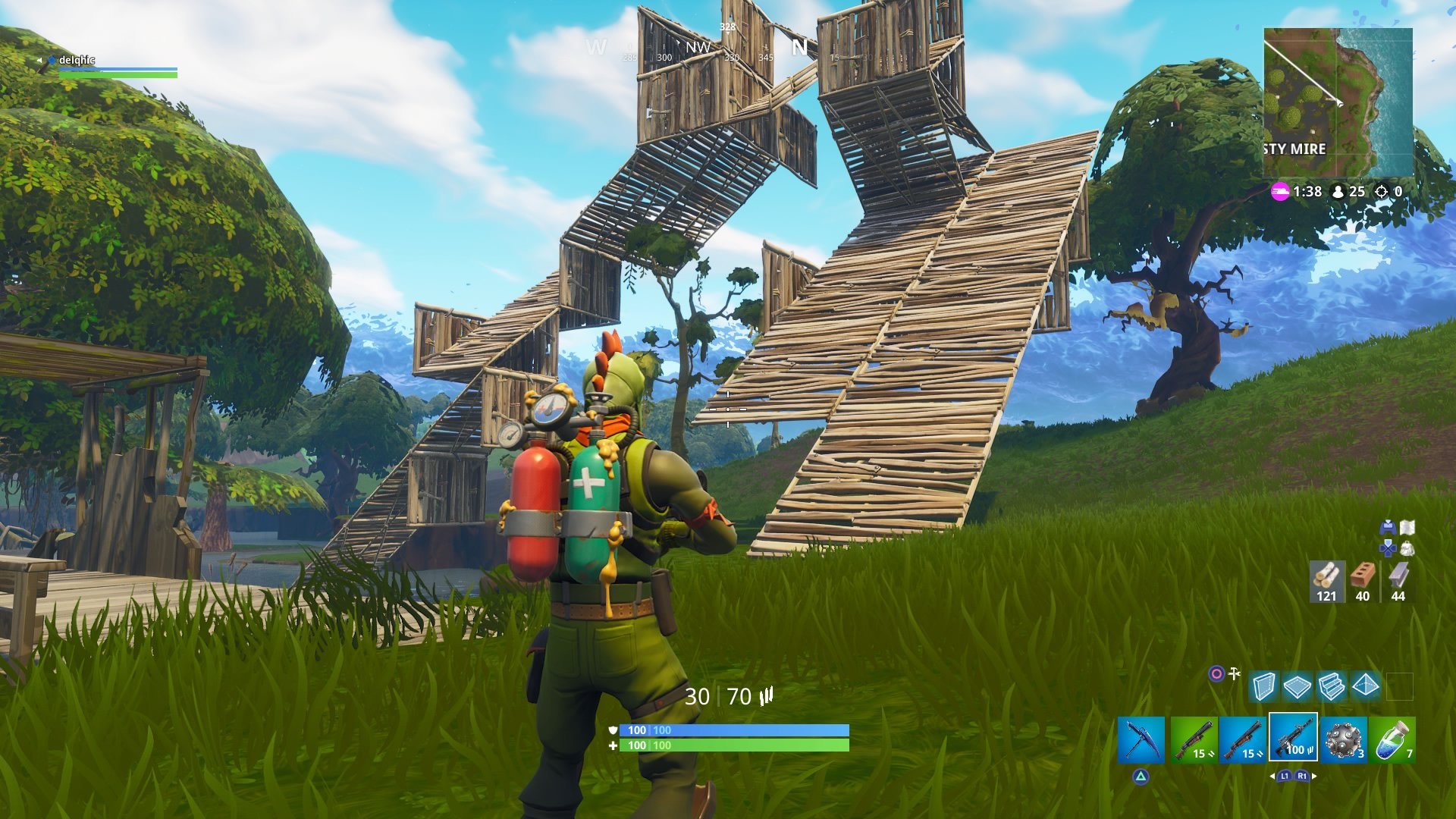Click the D-pad controller icon
The height and width of the screenshot is (819, 1456).
(1388, 548)
